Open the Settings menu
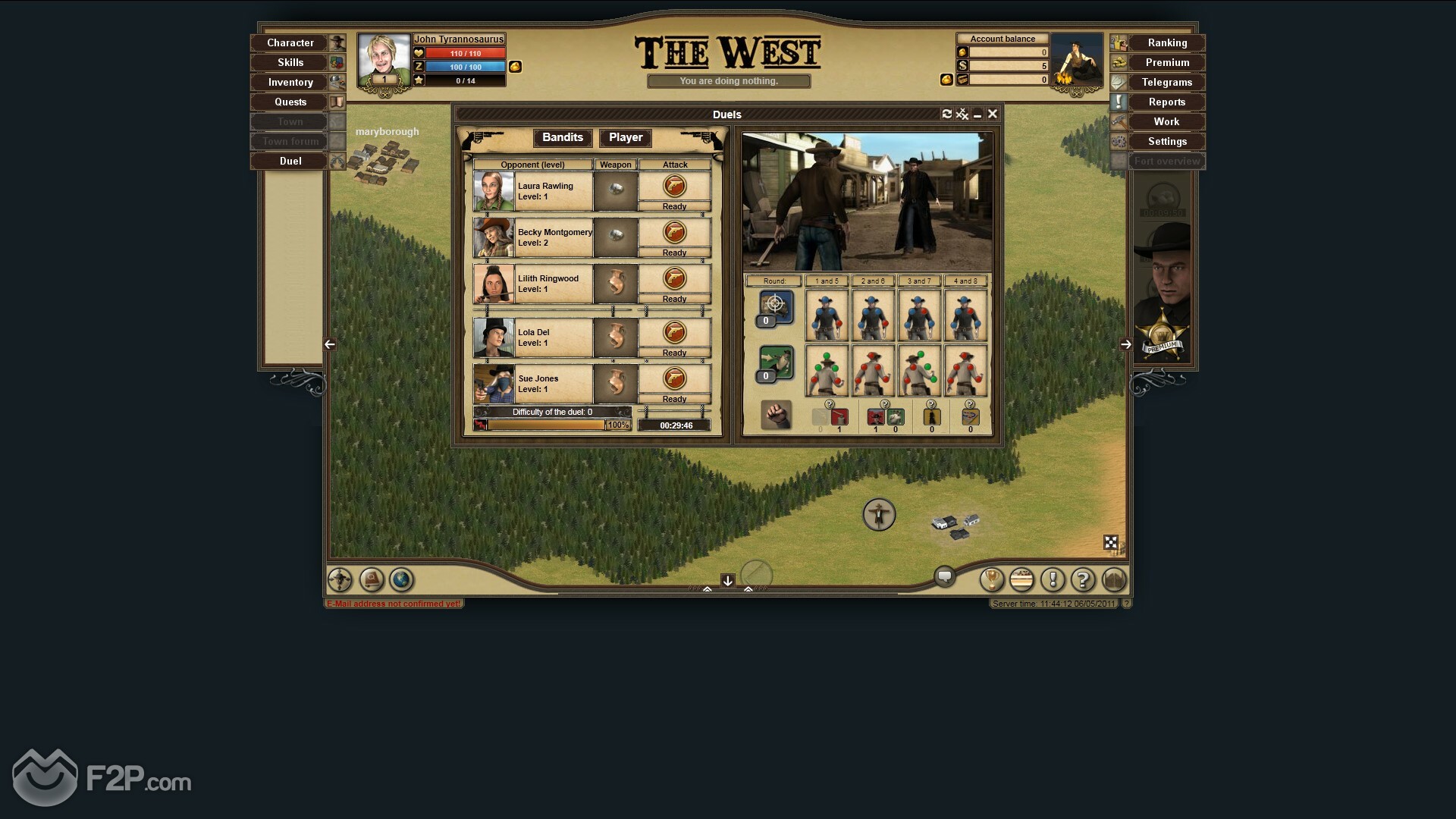Screen dimensions: 1456x819 coord(1166,142)
